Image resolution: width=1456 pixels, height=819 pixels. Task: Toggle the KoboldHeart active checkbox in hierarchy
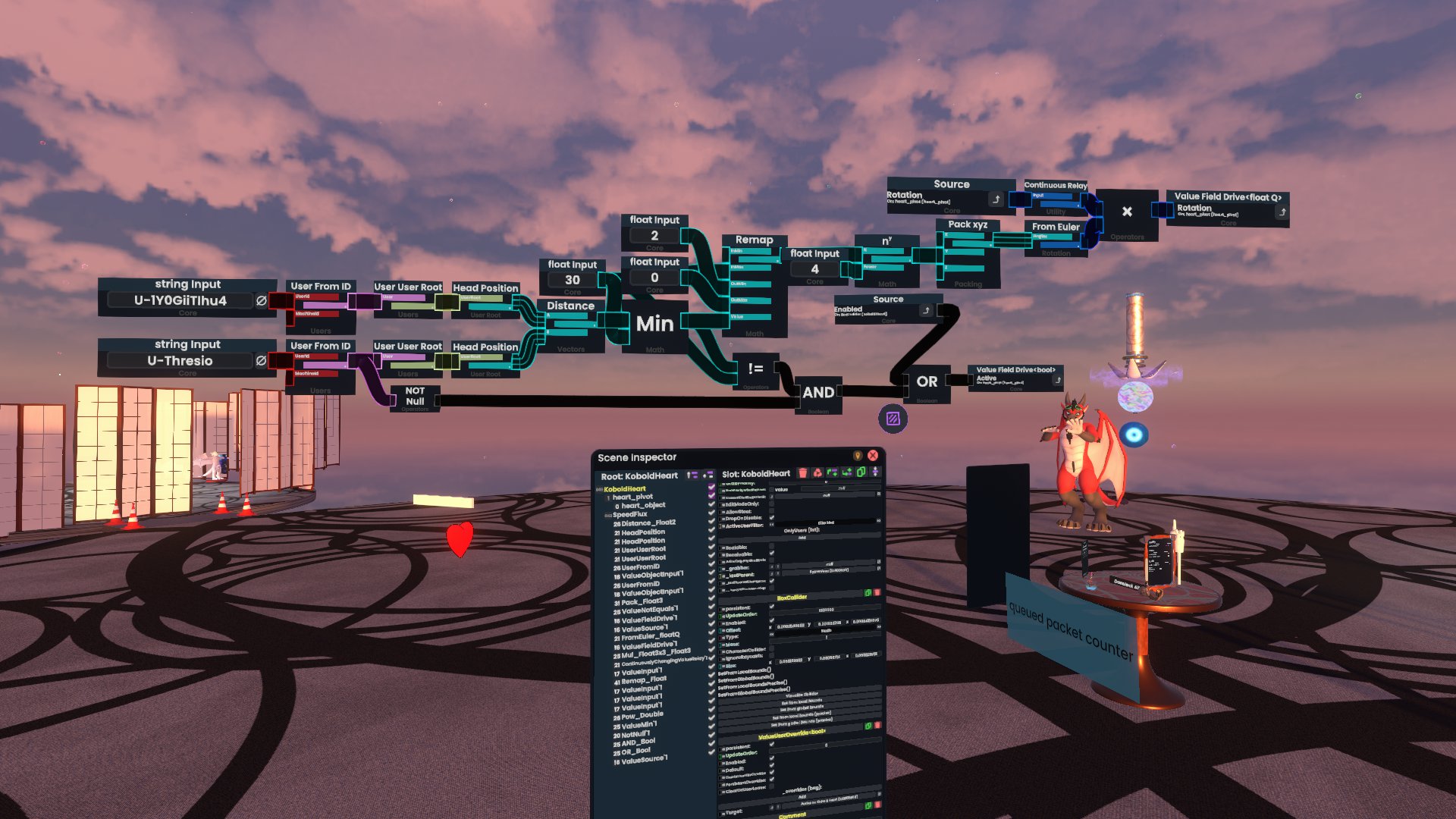pyautogui.click(x=711, y=489)
